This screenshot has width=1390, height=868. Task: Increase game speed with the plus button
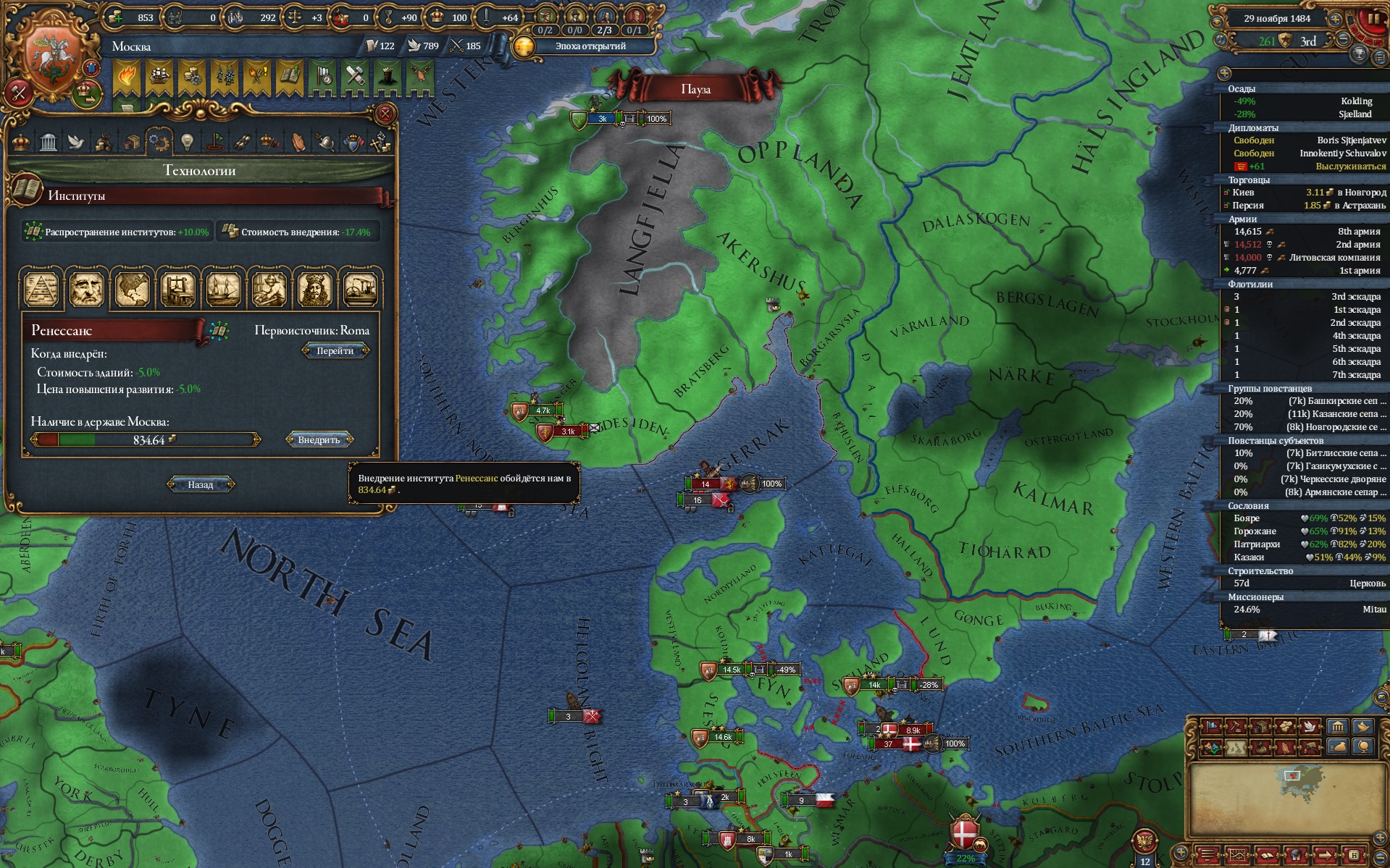coord(1335,19)
